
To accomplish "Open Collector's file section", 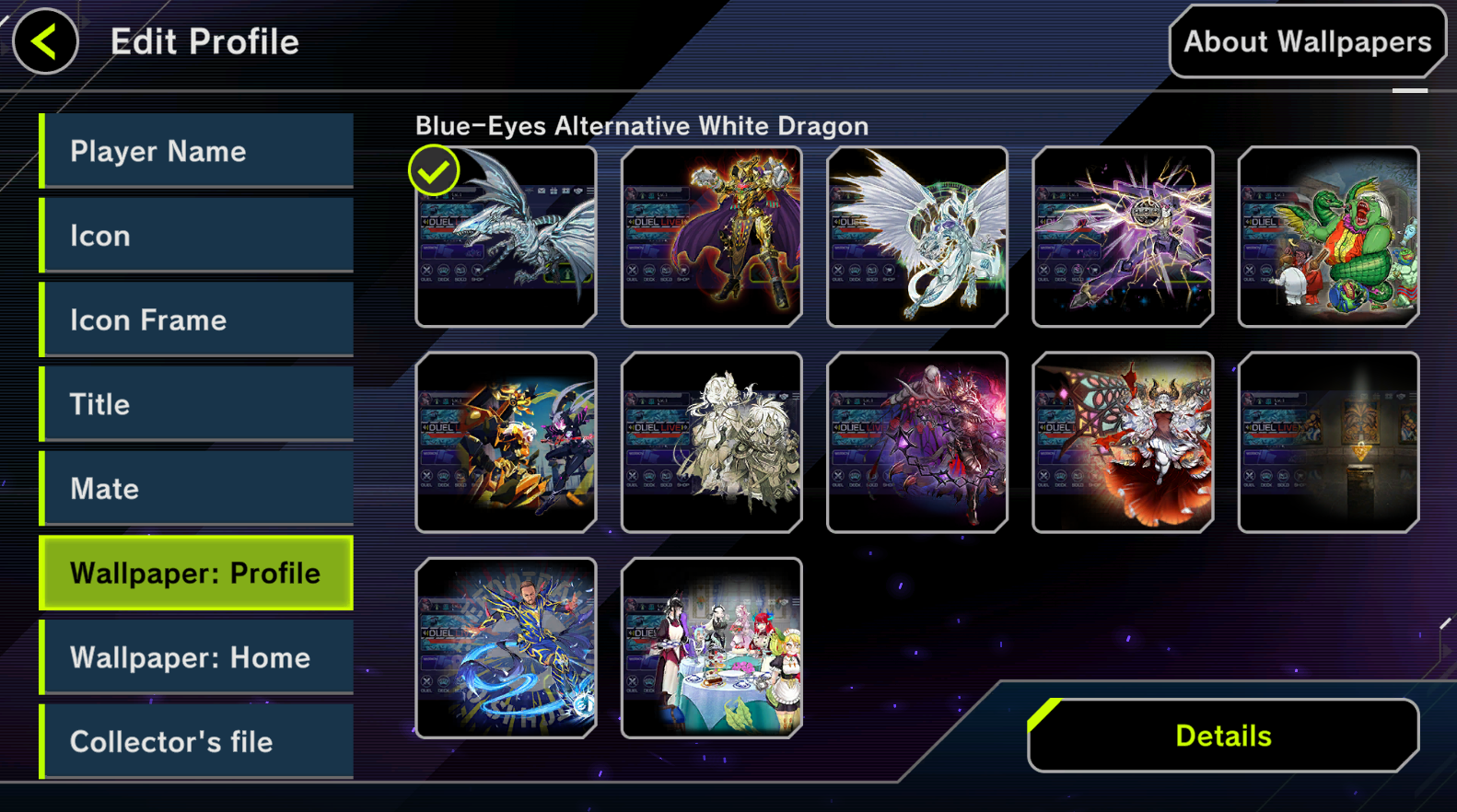I will point(197,741).
